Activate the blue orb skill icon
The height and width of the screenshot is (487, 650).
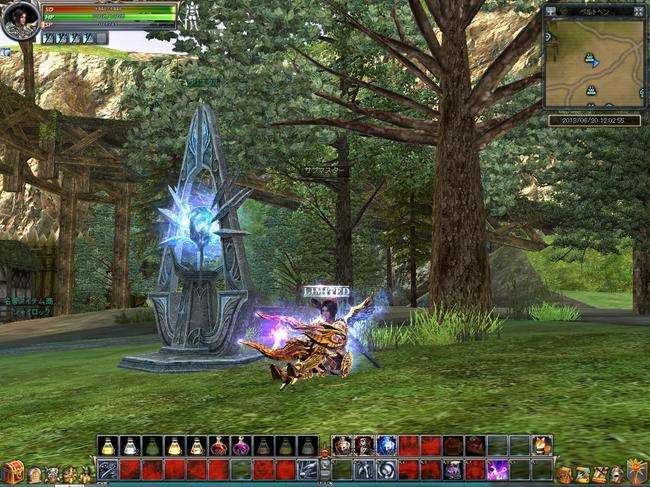(386, 446)
